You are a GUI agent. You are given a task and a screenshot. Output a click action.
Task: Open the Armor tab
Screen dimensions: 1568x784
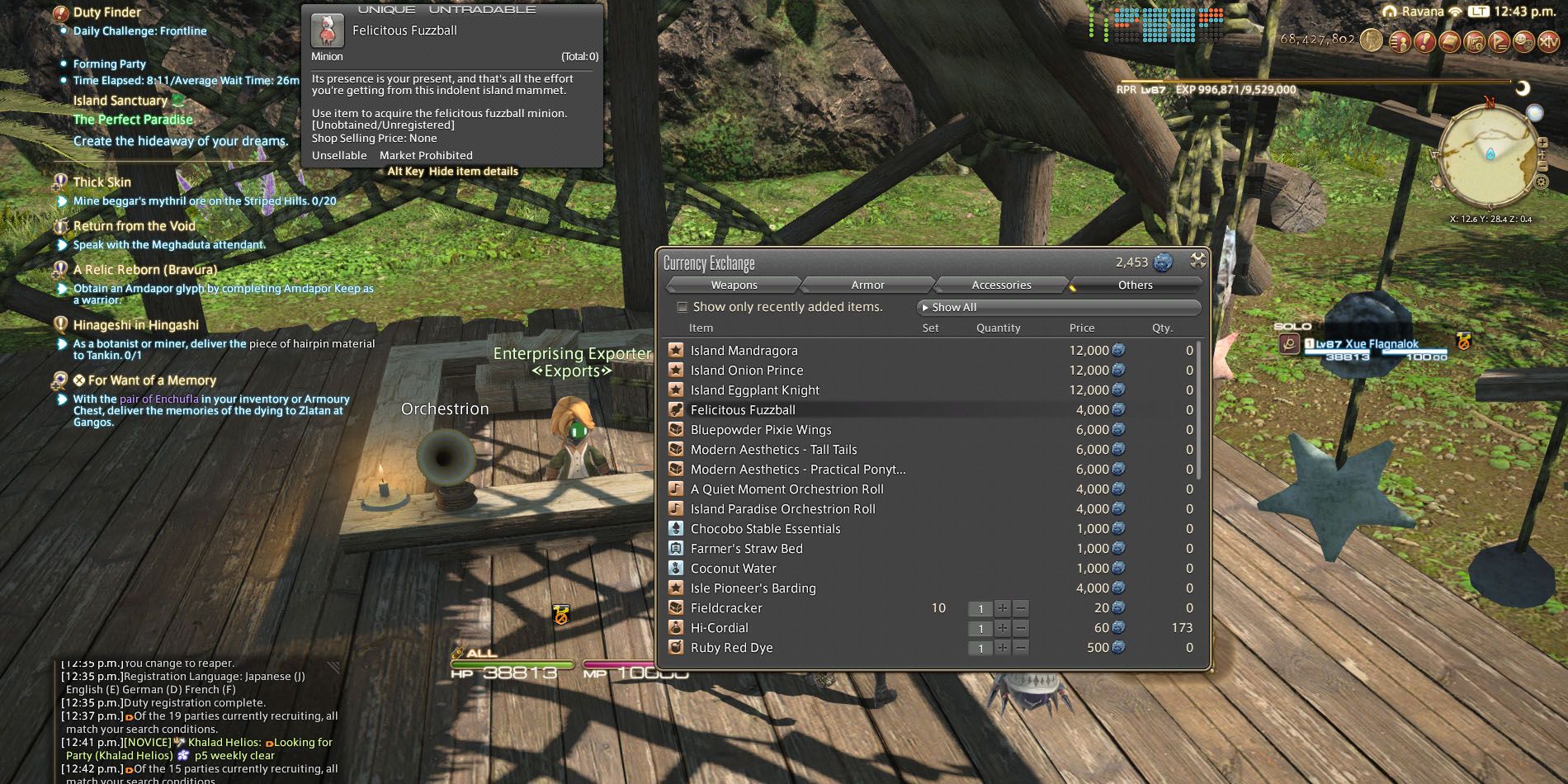867,285
